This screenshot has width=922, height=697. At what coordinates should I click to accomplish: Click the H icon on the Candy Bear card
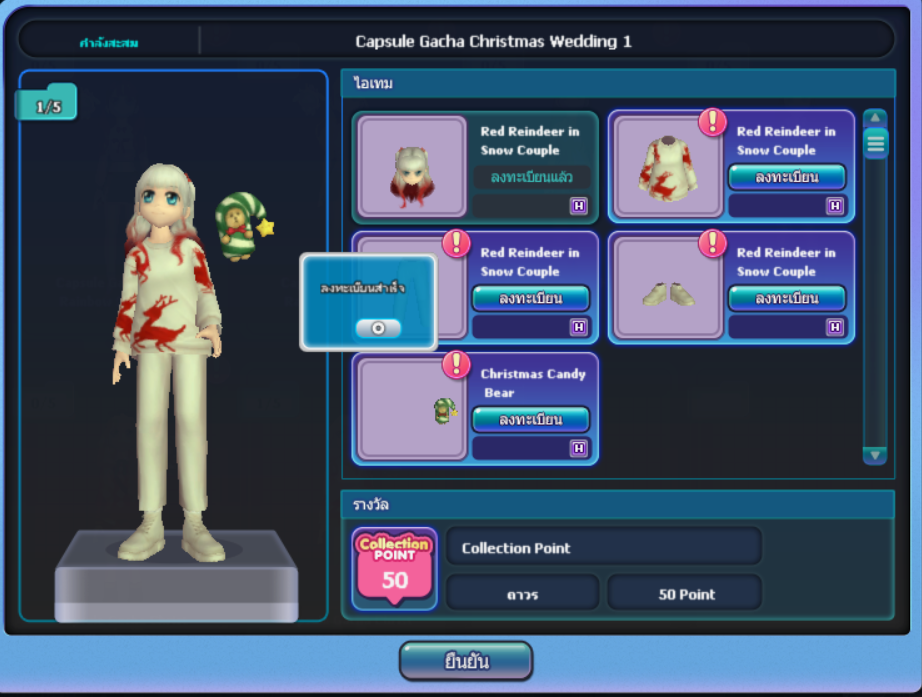click(x=578, y=448)
